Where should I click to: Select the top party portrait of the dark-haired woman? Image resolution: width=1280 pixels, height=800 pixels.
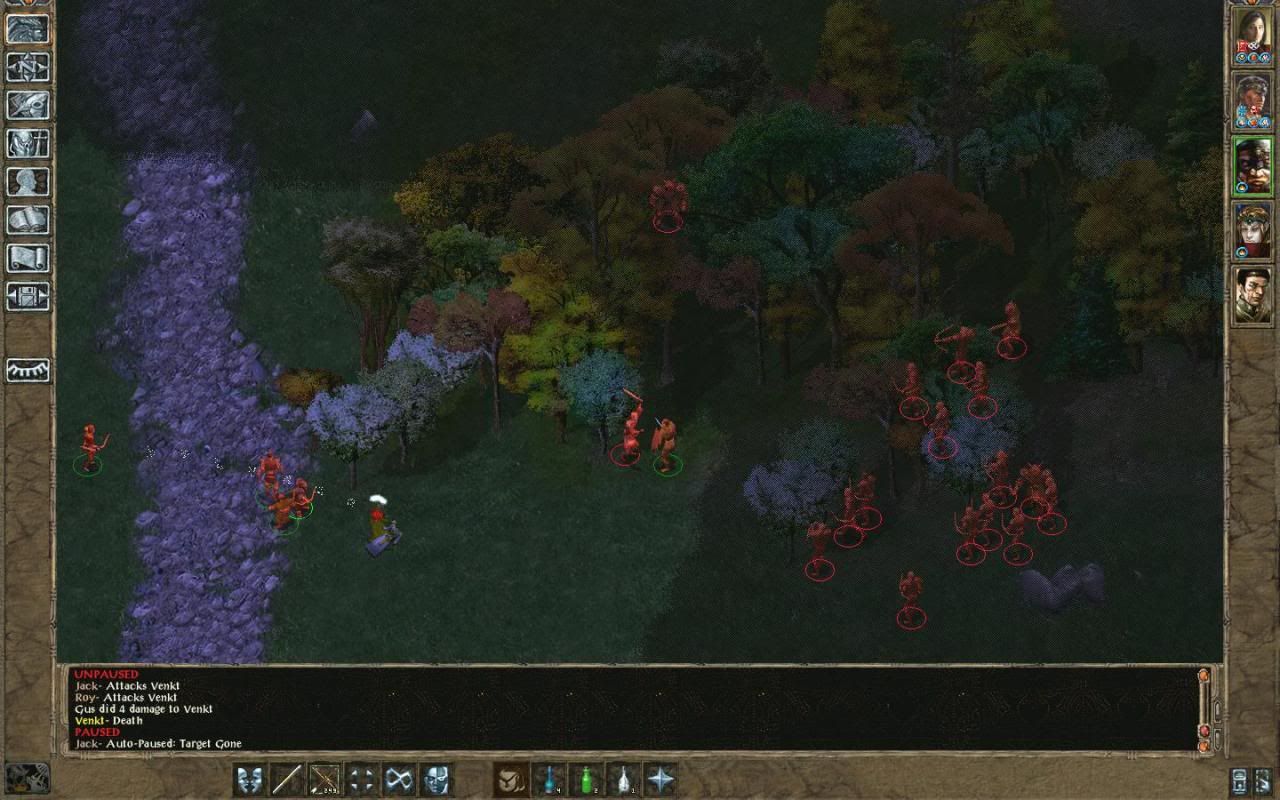(x=1252, y=34)
